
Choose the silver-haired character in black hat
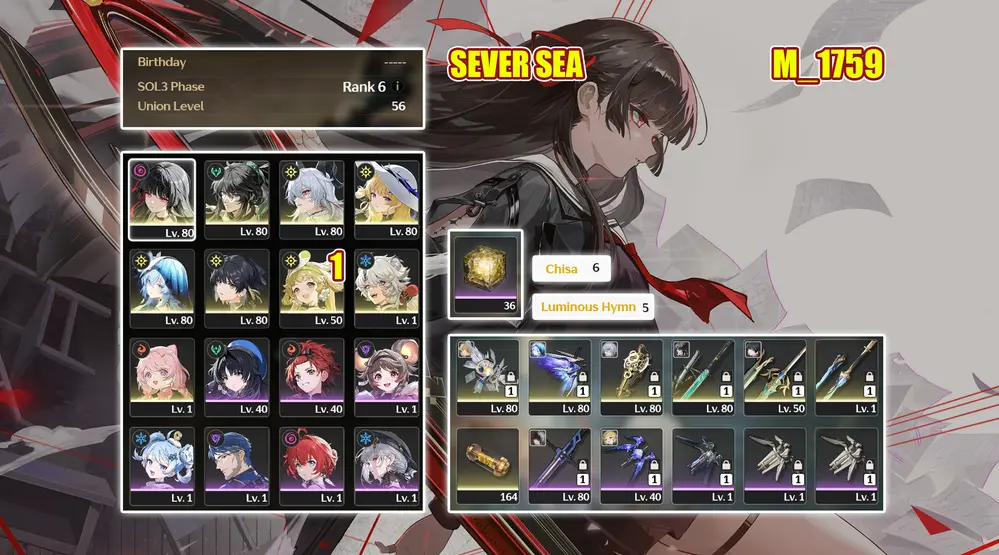[387, 466]
